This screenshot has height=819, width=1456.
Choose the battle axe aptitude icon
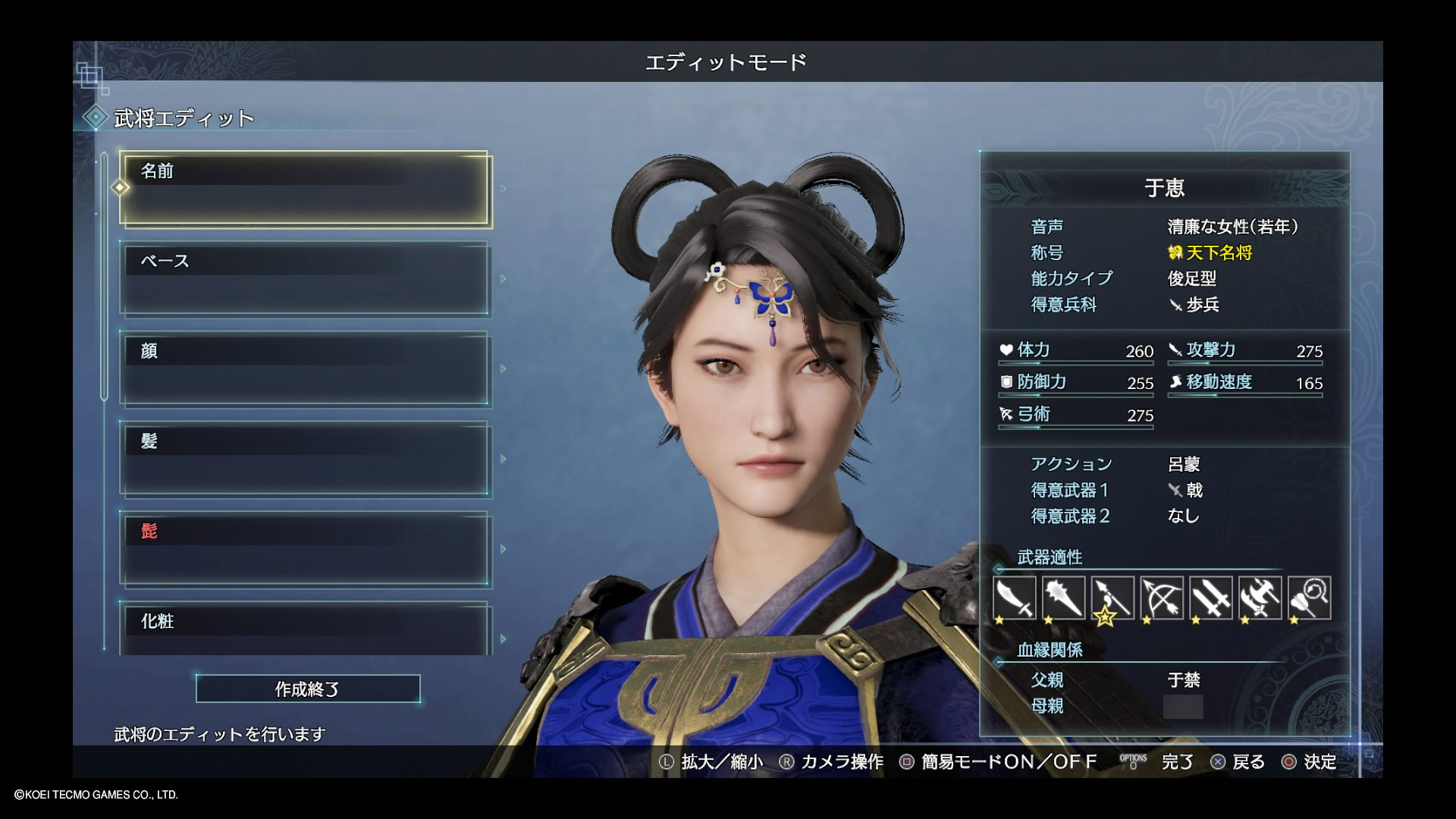pos(1260,598)
